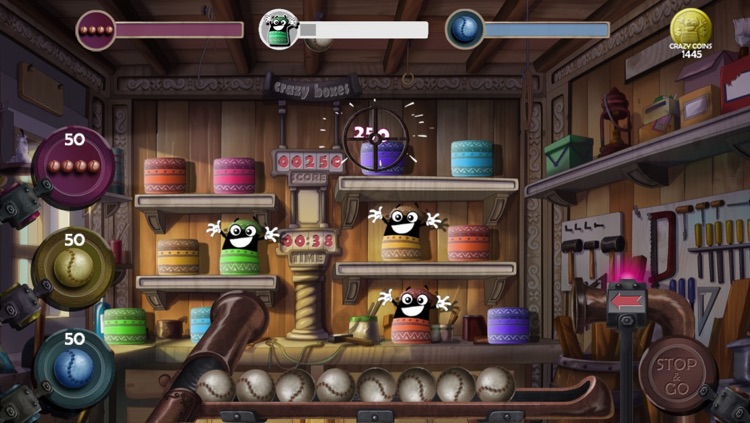
Task: Pick the blue ball ammo button
Action: click(x=74, y=365)
